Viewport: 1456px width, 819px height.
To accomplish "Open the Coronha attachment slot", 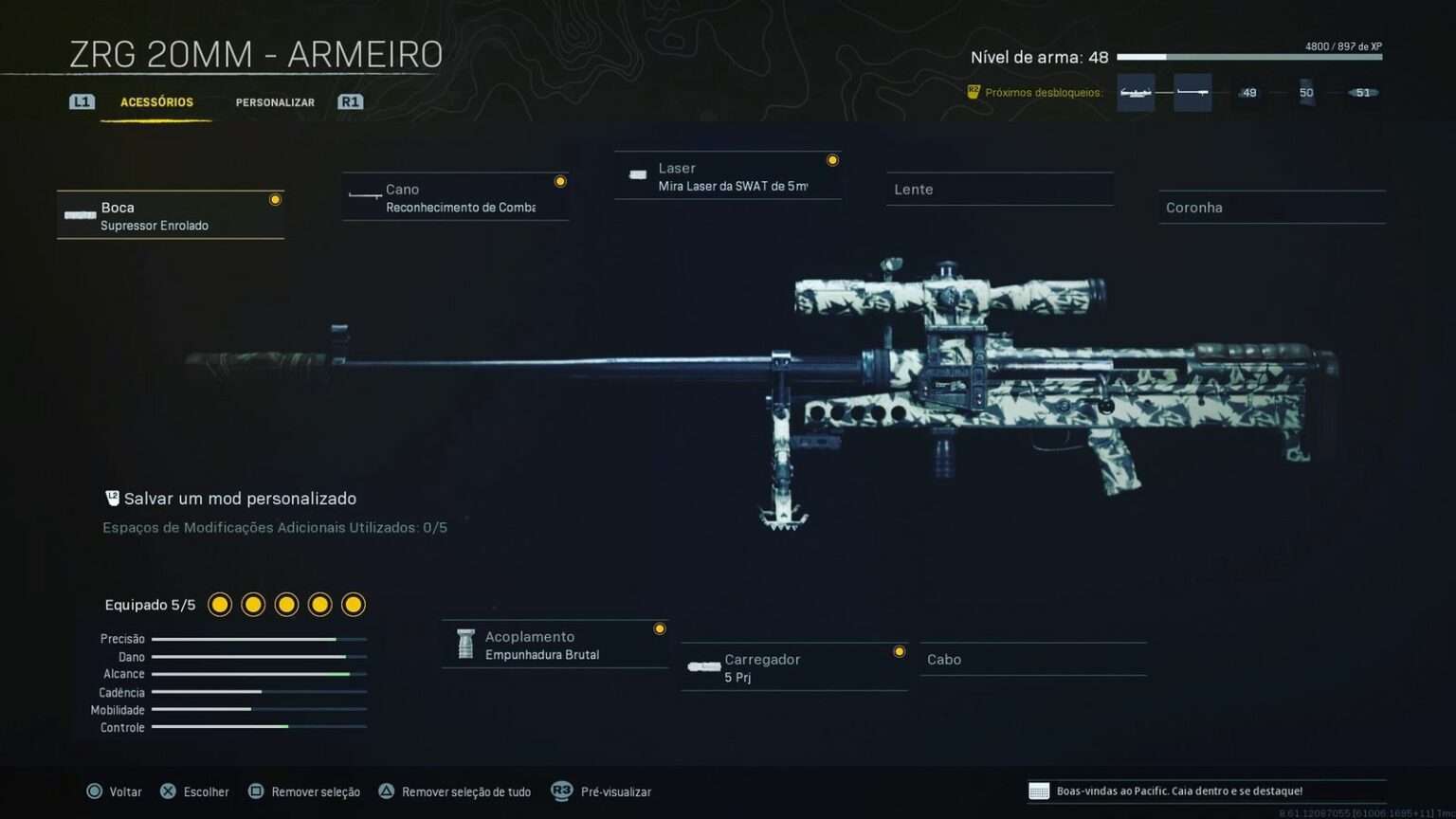I will point(1271,207).
